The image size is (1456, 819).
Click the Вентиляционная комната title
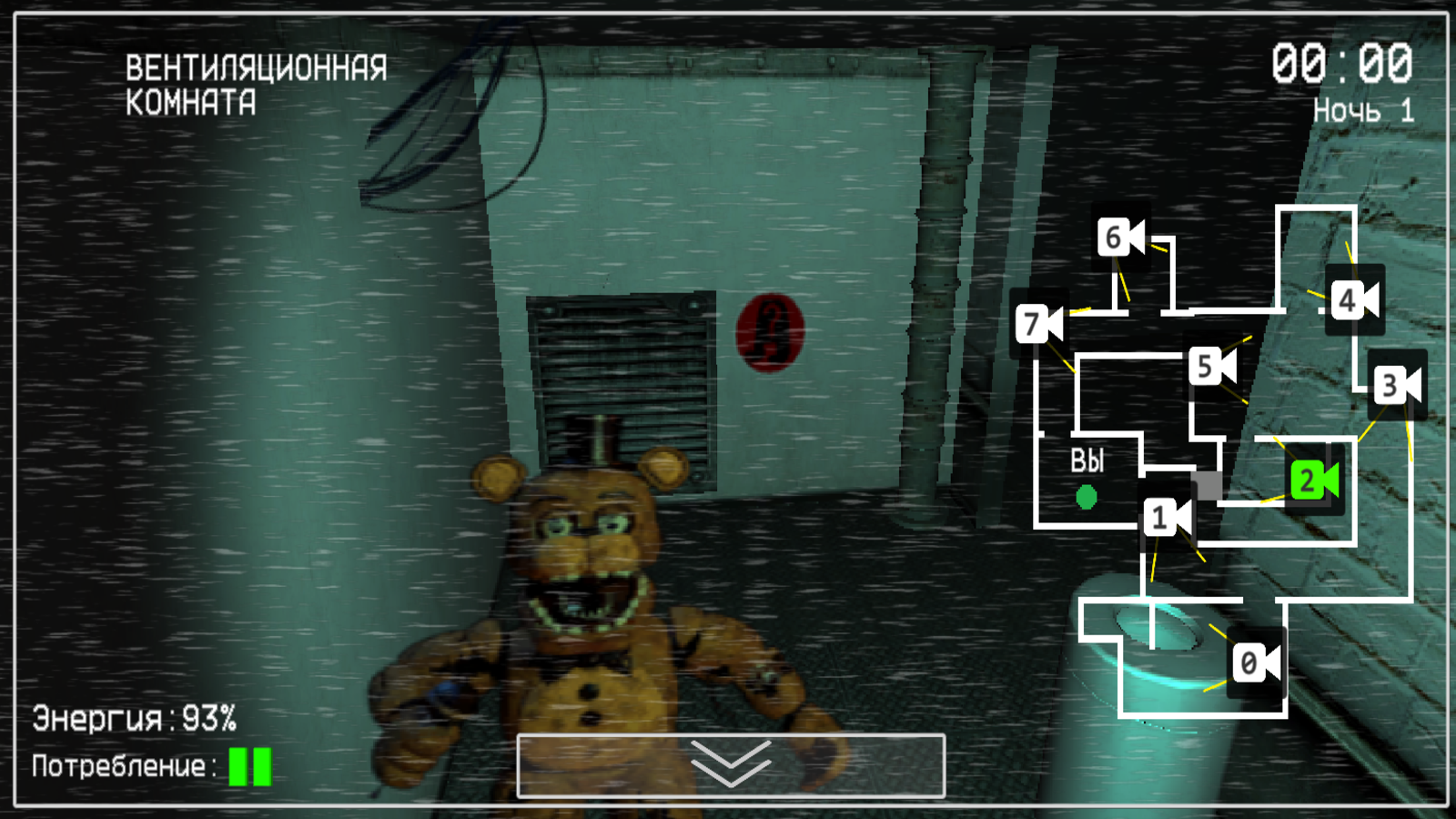click(x=258, y=84)
